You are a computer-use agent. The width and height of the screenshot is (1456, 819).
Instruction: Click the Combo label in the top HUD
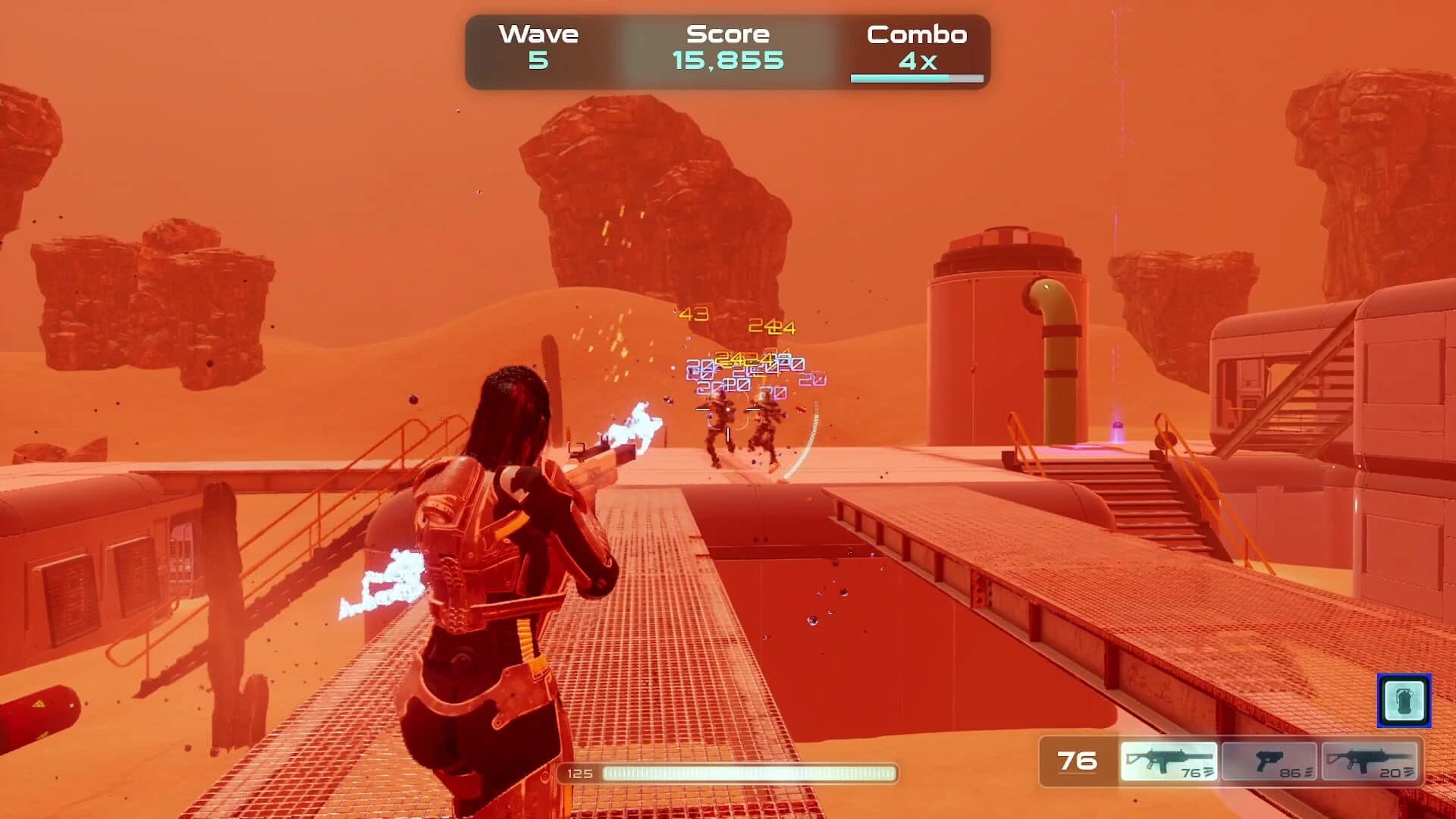point(918,35)
